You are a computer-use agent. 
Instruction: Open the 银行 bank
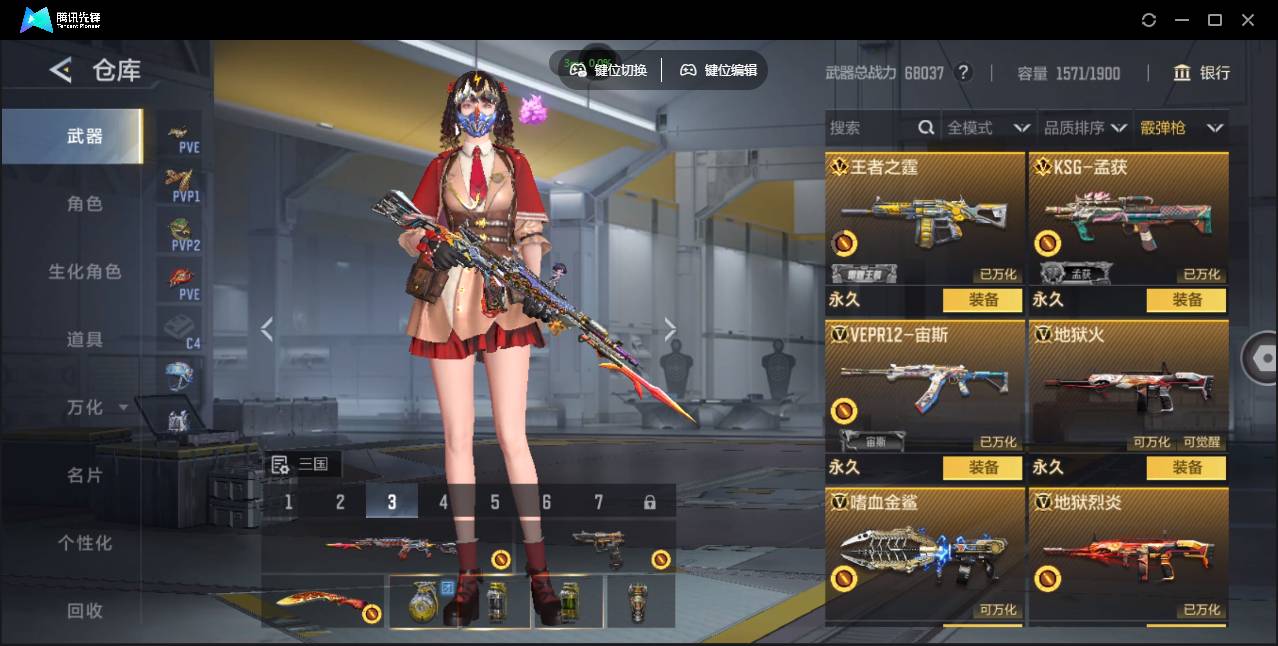pyautogui.click(x=1202, y=73)
